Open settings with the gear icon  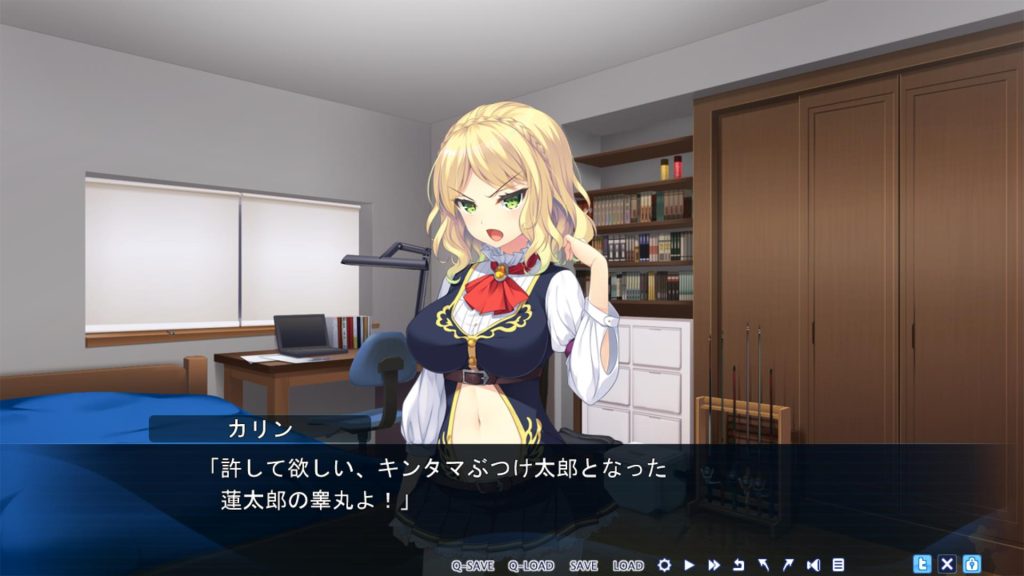[x=664, y=565]
